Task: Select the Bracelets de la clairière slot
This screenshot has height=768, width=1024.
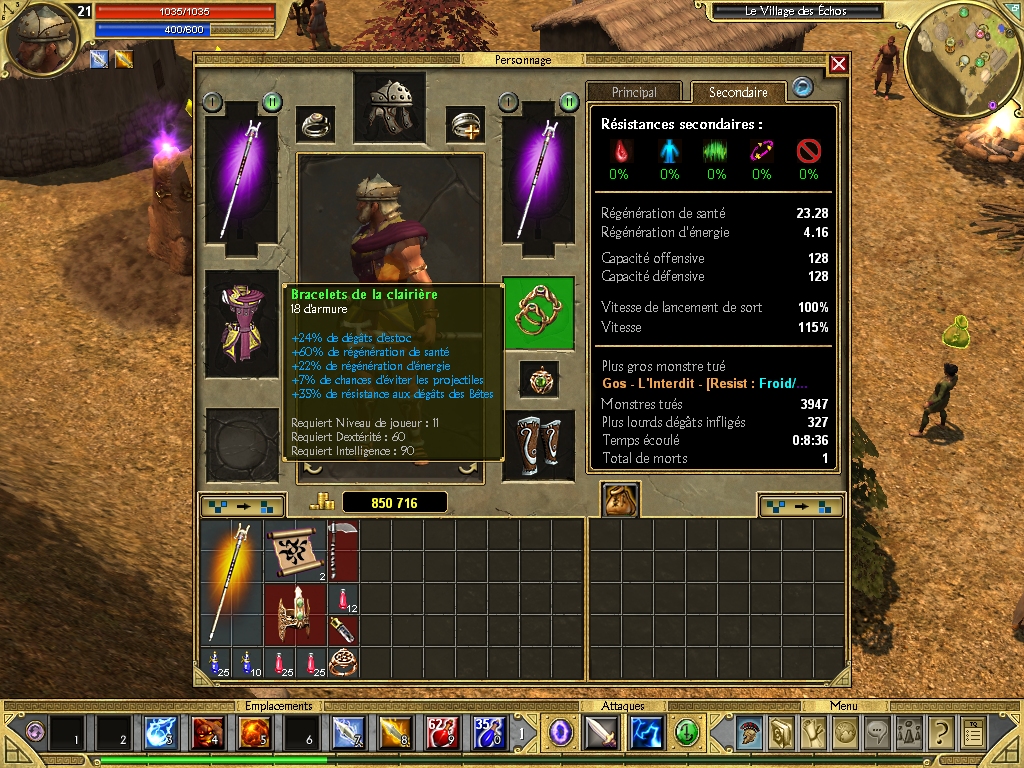Action: click(538, 313)
